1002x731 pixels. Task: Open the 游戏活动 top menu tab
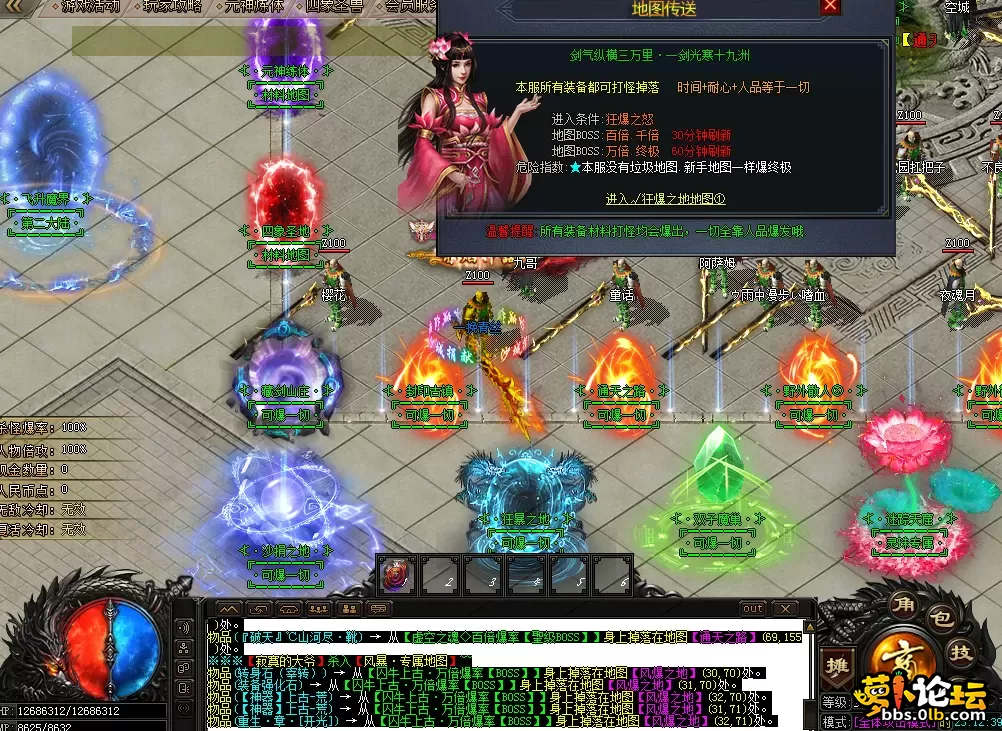tap(90, 6)
